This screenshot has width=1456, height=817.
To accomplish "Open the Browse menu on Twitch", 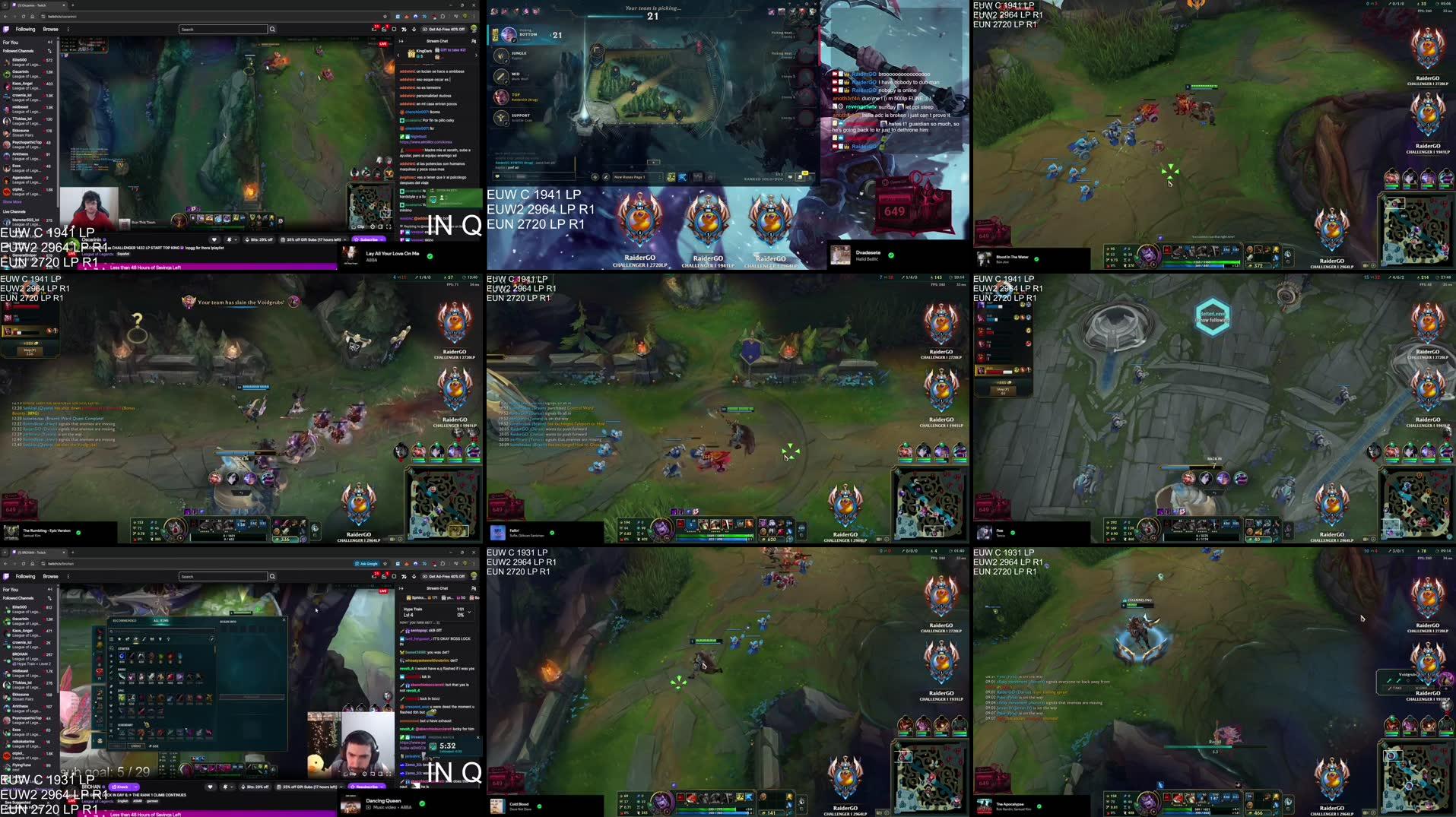I will click(51, 29).
